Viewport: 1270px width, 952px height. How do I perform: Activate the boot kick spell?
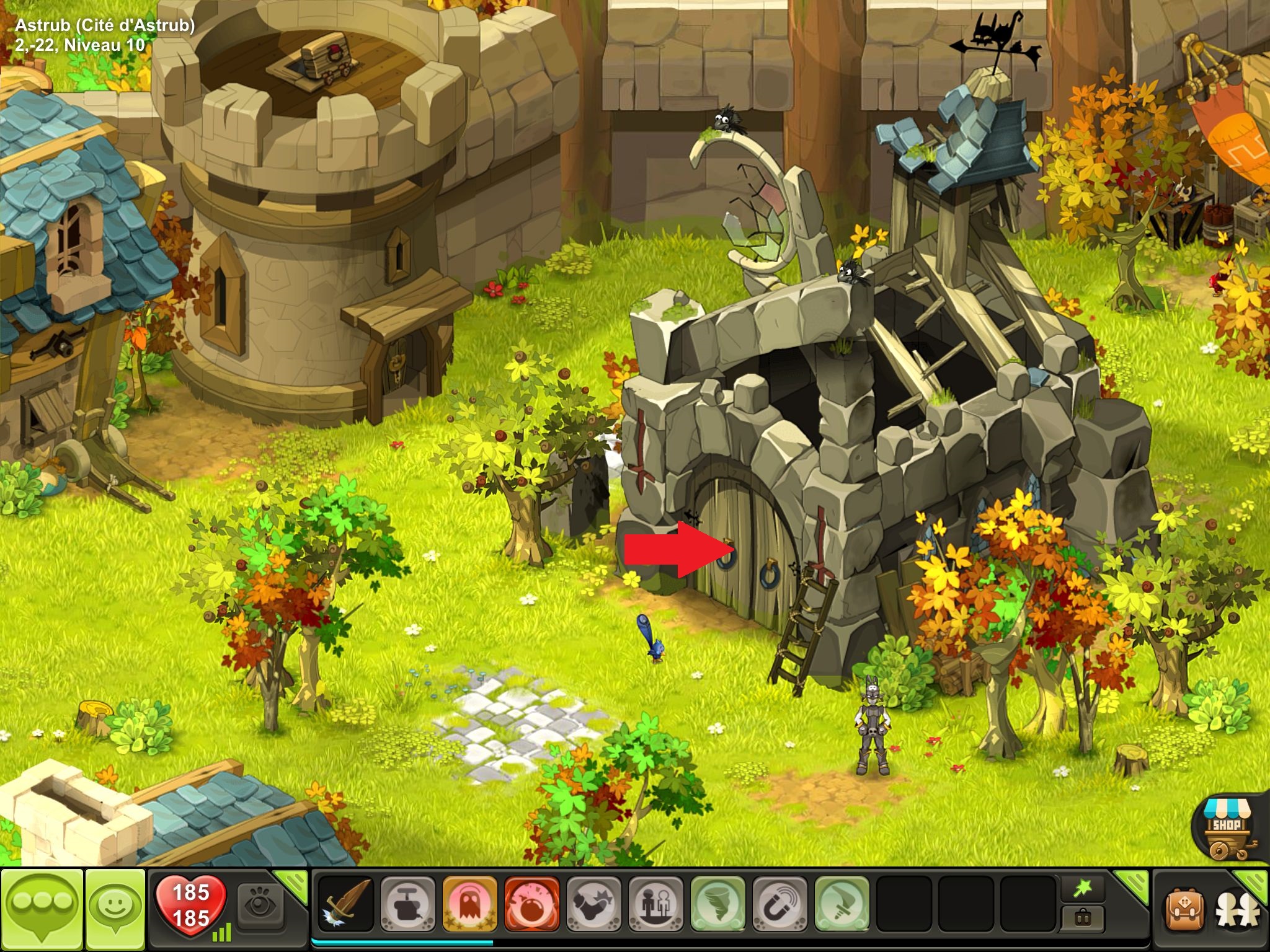click(593, 904)
